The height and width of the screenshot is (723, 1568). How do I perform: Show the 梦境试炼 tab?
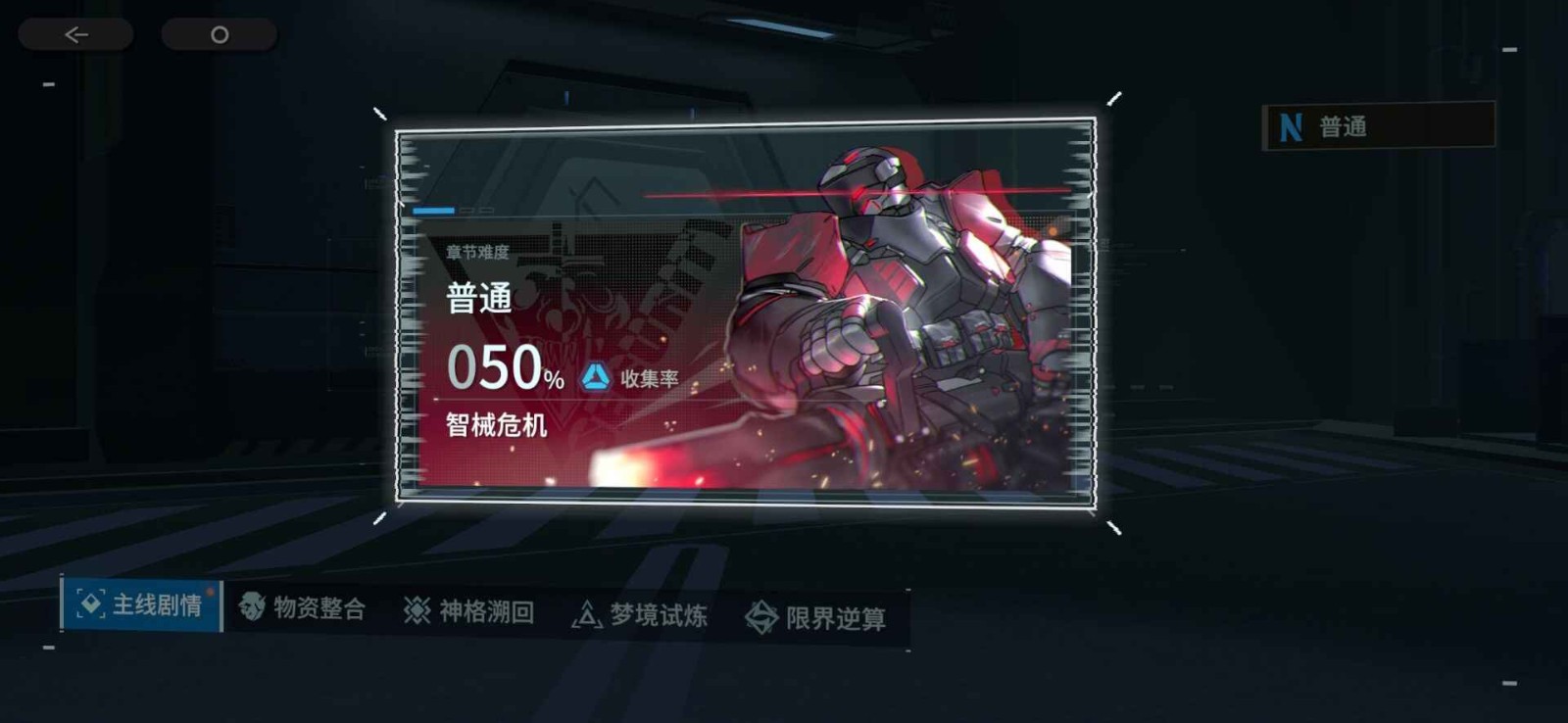pos(639,615)
